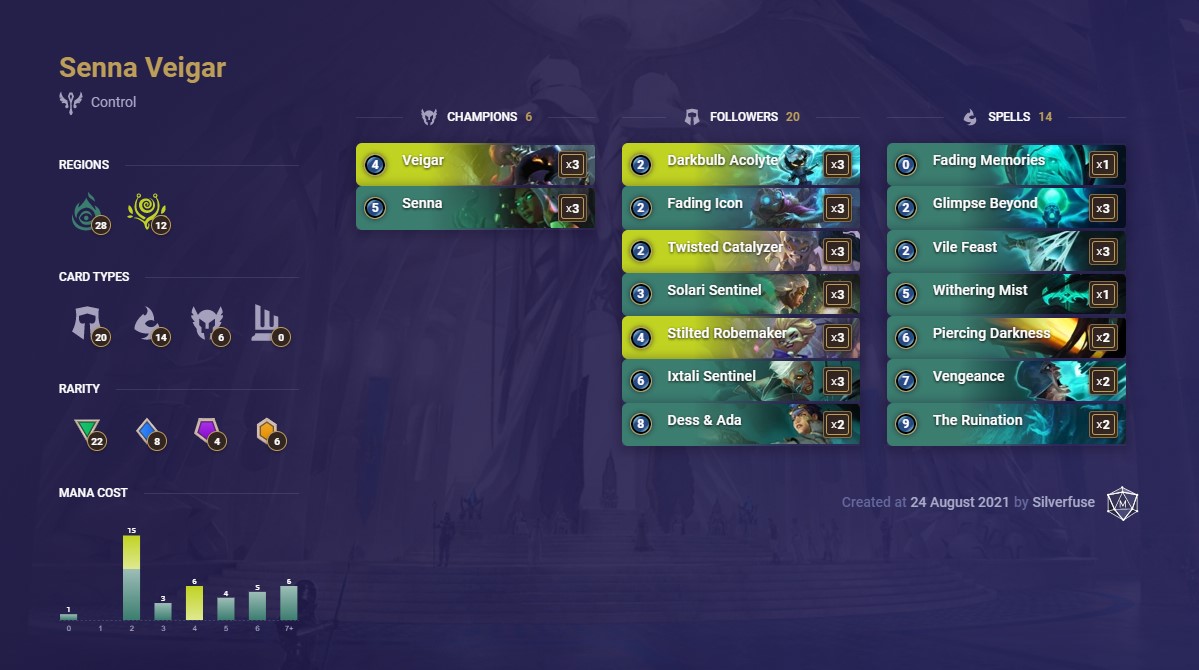Screen dimensions: 1199x670
Task: Pick the Solari Sentinel follower card
Action: click(740, 294)
